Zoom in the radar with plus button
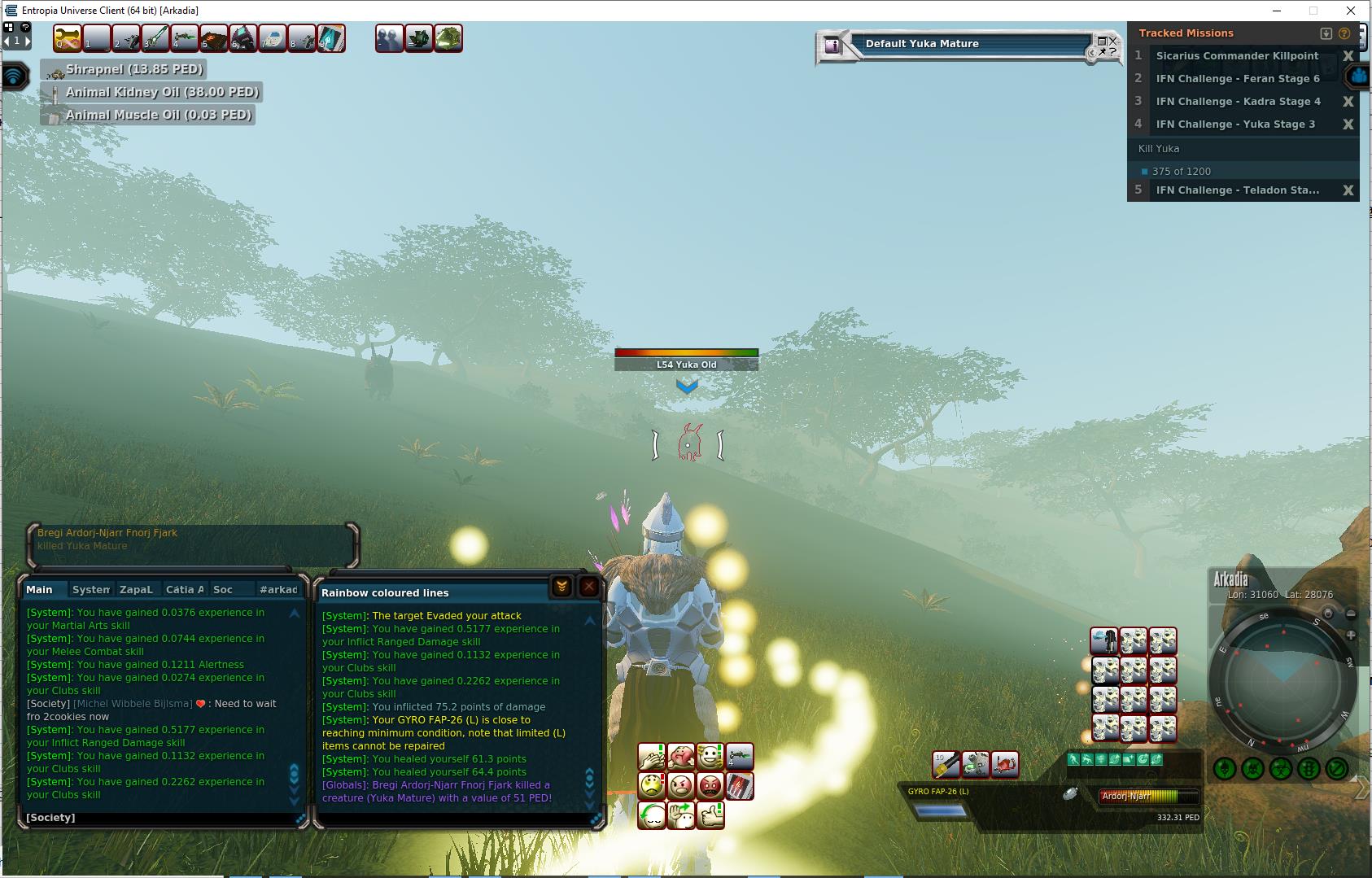 click(x=1351, y=635)
